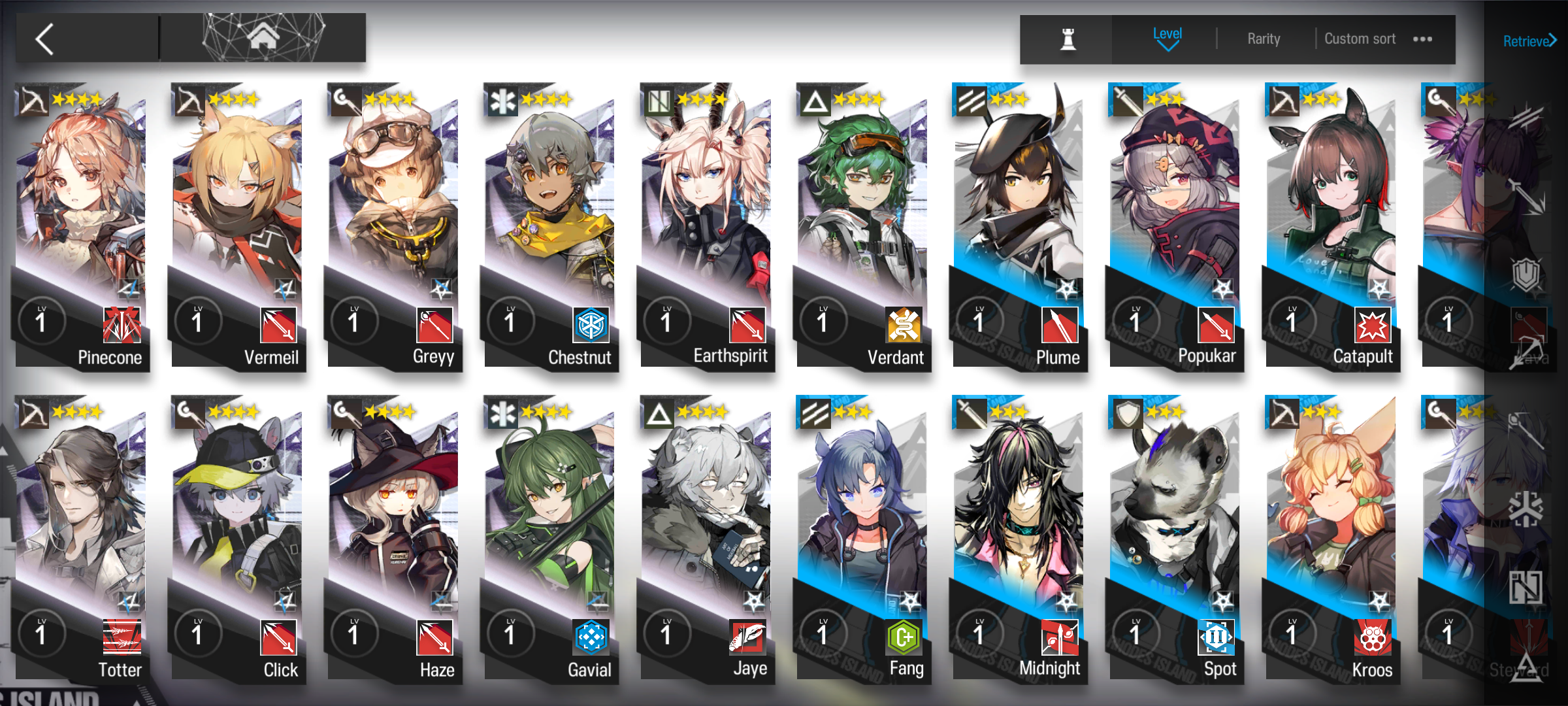Click the chess rook filter icon
1568x706 pixels.
pos(1068,39)
